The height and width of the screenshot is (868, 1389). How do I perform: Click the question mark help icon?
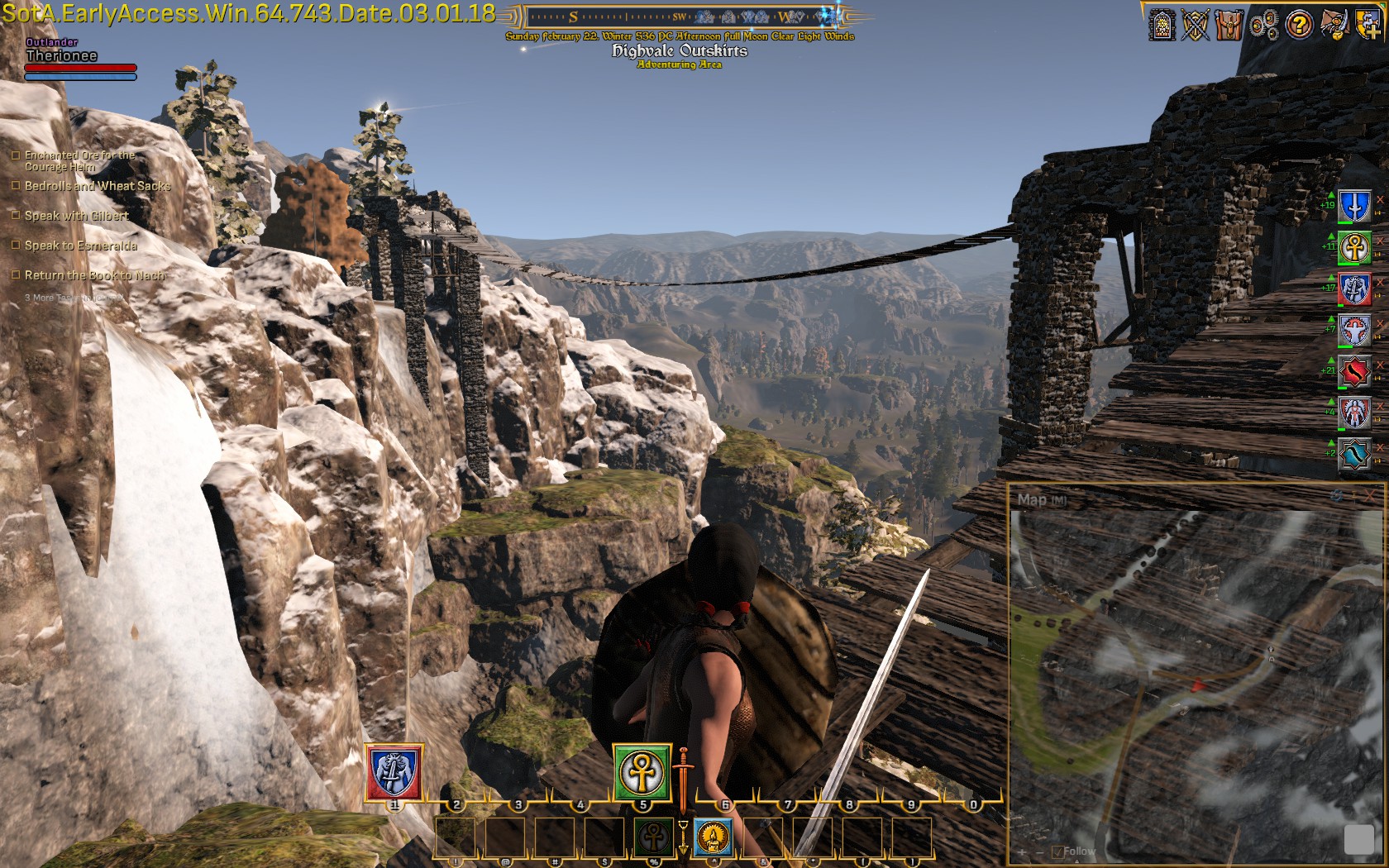[1299, 25]
